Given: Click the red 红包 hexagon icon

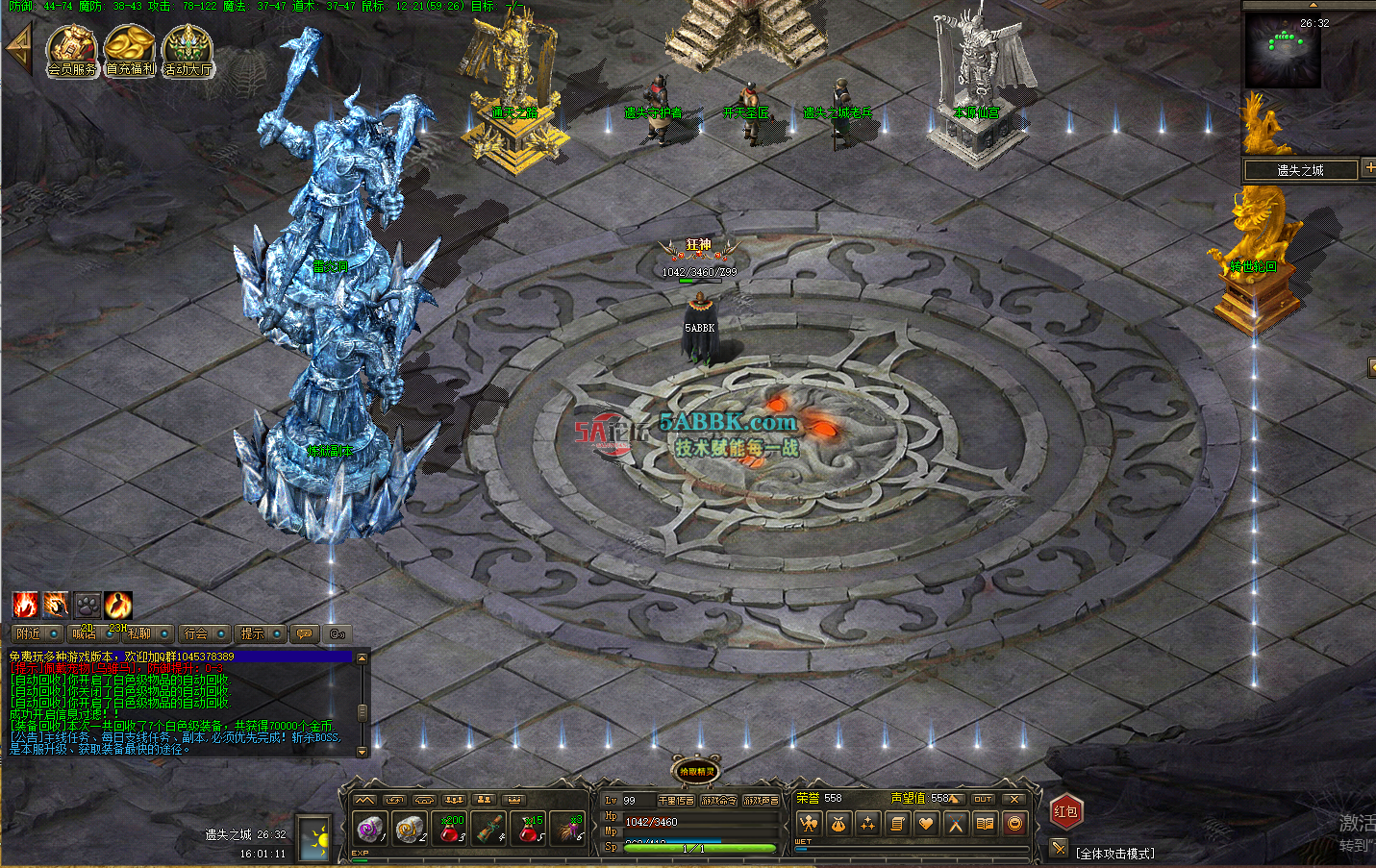Looking at the screenshot, I should [x=1067, y=813].
